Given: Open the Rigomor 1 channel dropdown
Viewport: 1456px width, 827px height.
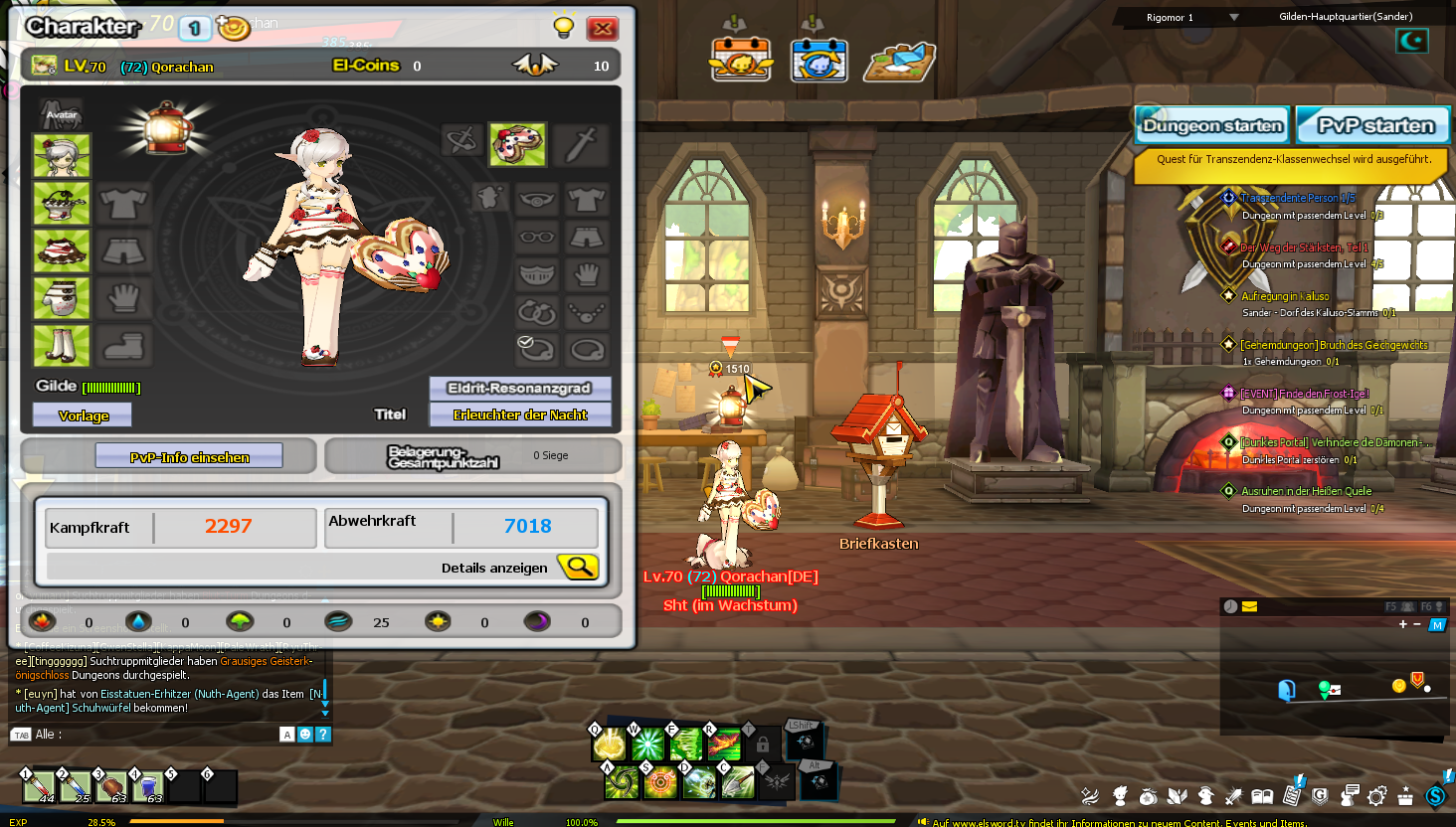Looking at the screenshot, I should (1233, 17).
